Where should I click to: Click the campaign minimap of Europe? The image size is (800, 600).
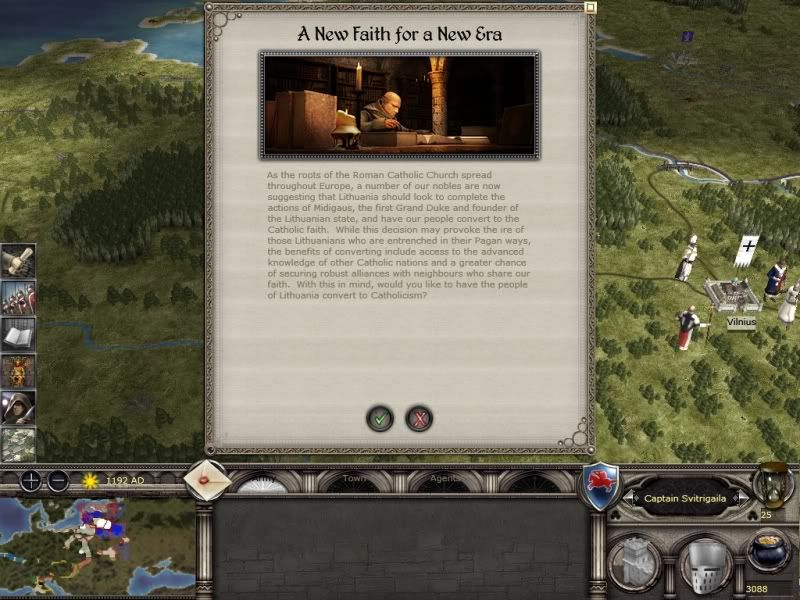[98, 547]
